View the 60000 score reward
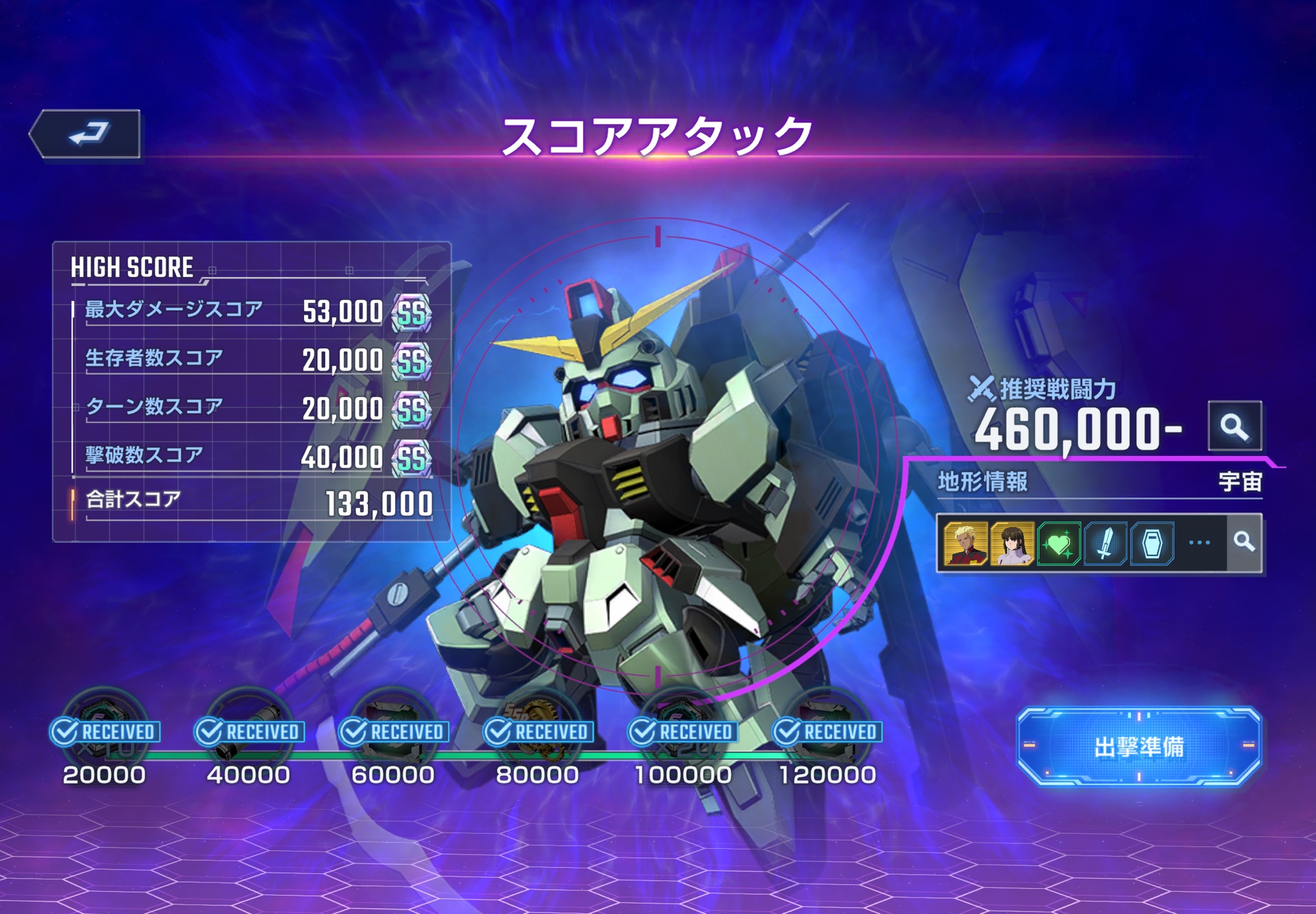This screenshot has width=1316, height=914. (393, 727)
